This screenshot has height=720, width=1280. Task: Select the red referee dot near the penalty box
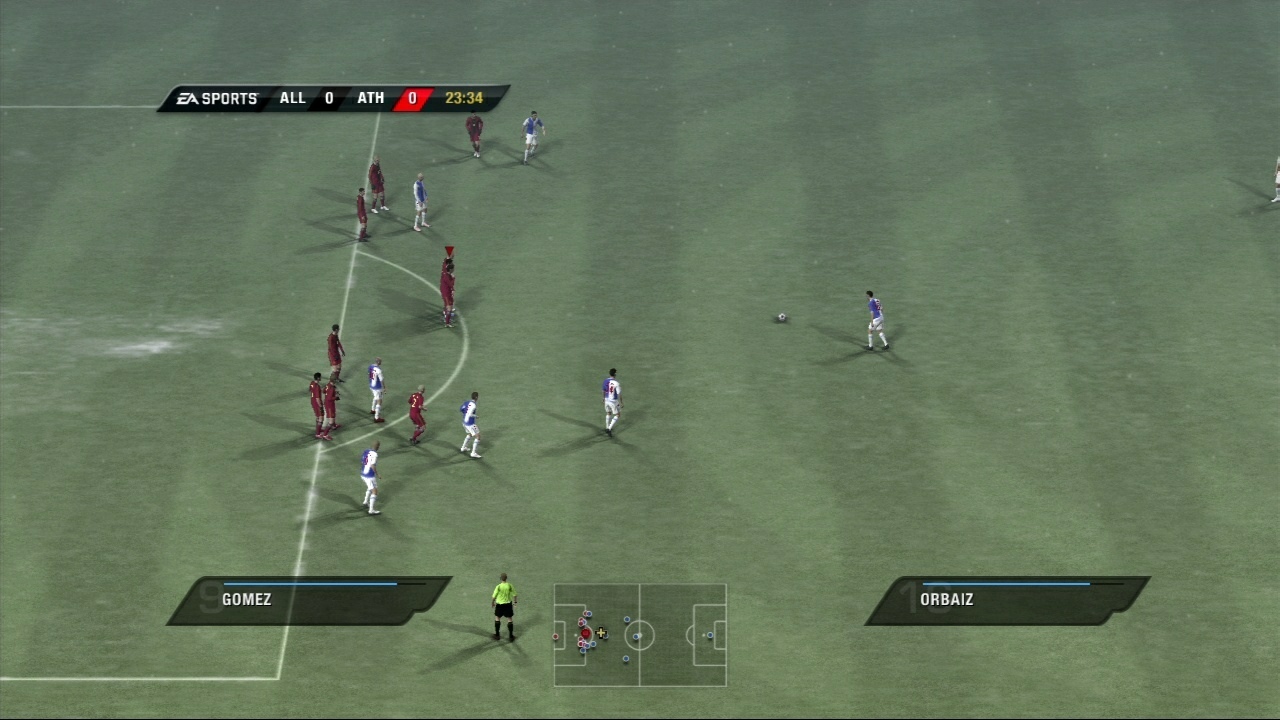pos(555,636)
